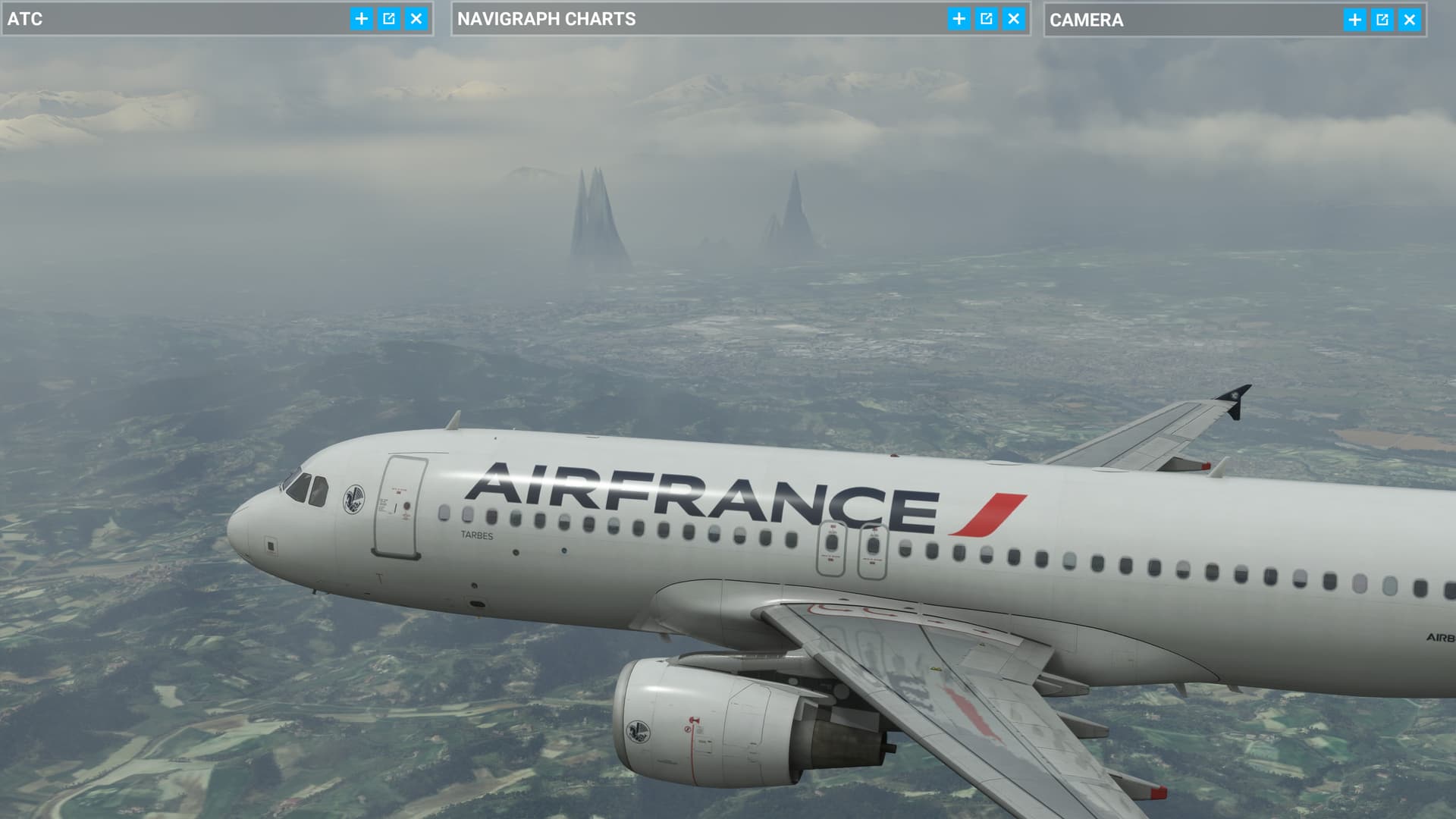Viewport: 1456px width, 819px height.
Task: Close the Camera panel
Action: point(1409,20)
